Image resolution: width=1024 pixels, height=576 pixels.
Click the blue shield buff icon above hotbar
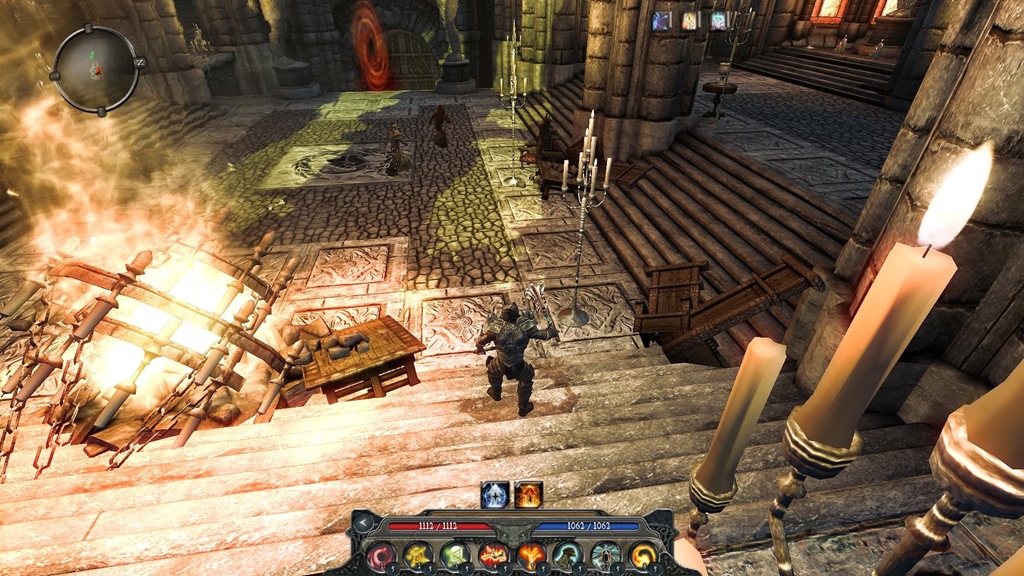coord(495,494)
